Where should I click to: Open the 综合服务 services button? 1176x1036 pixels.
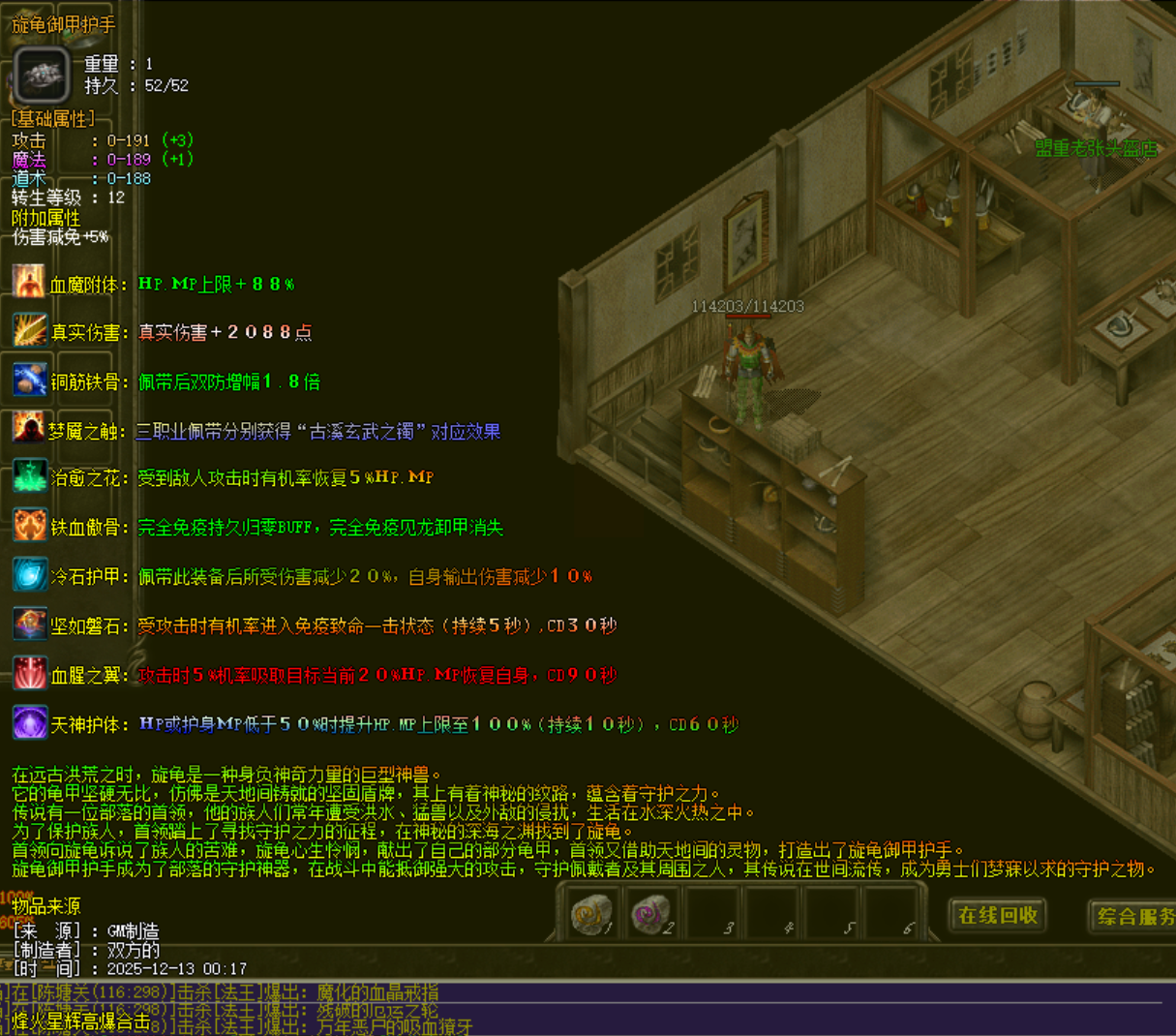1134,916
